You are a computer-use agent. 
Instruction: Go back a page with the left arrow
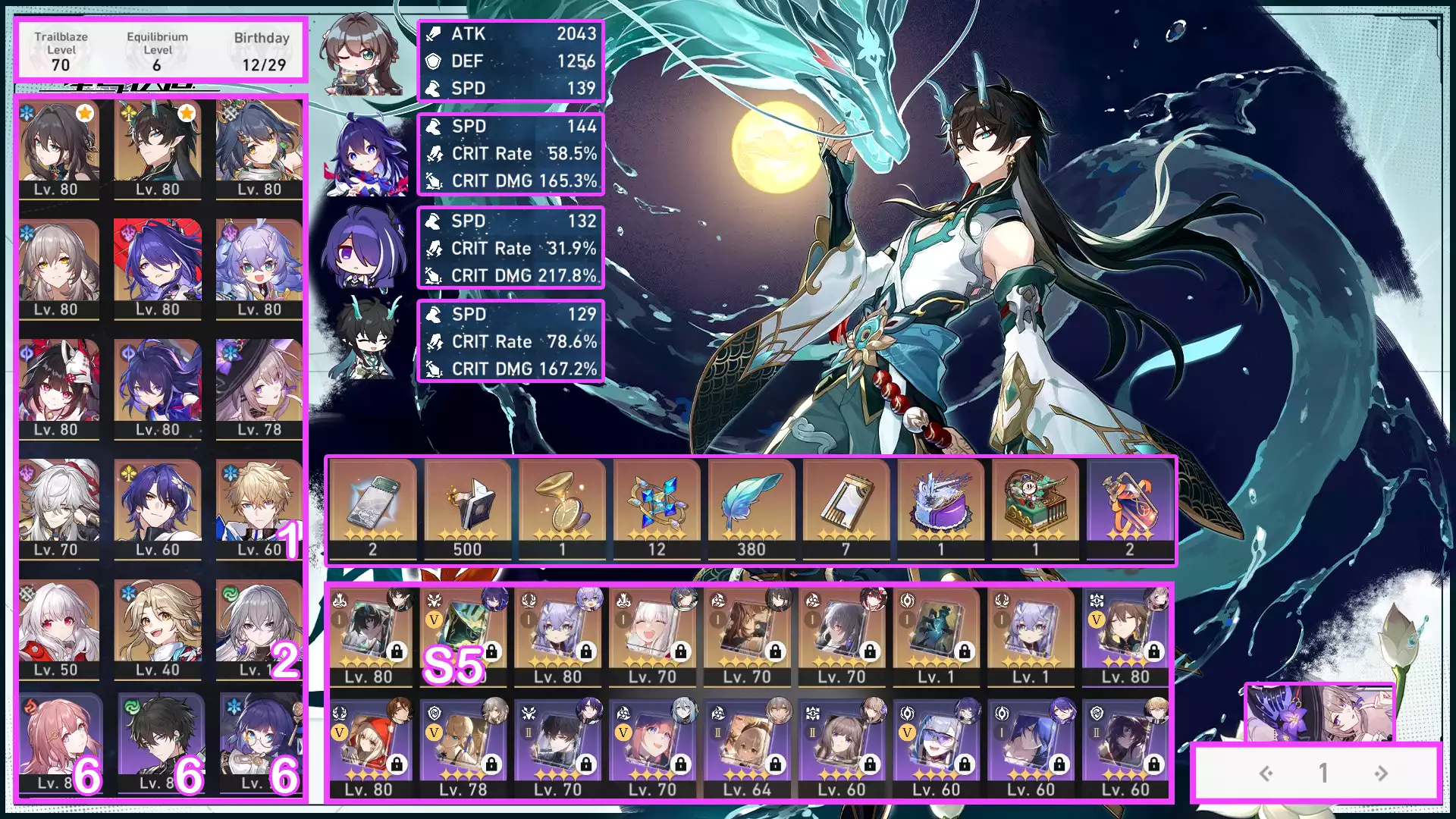pos(1266,773)
